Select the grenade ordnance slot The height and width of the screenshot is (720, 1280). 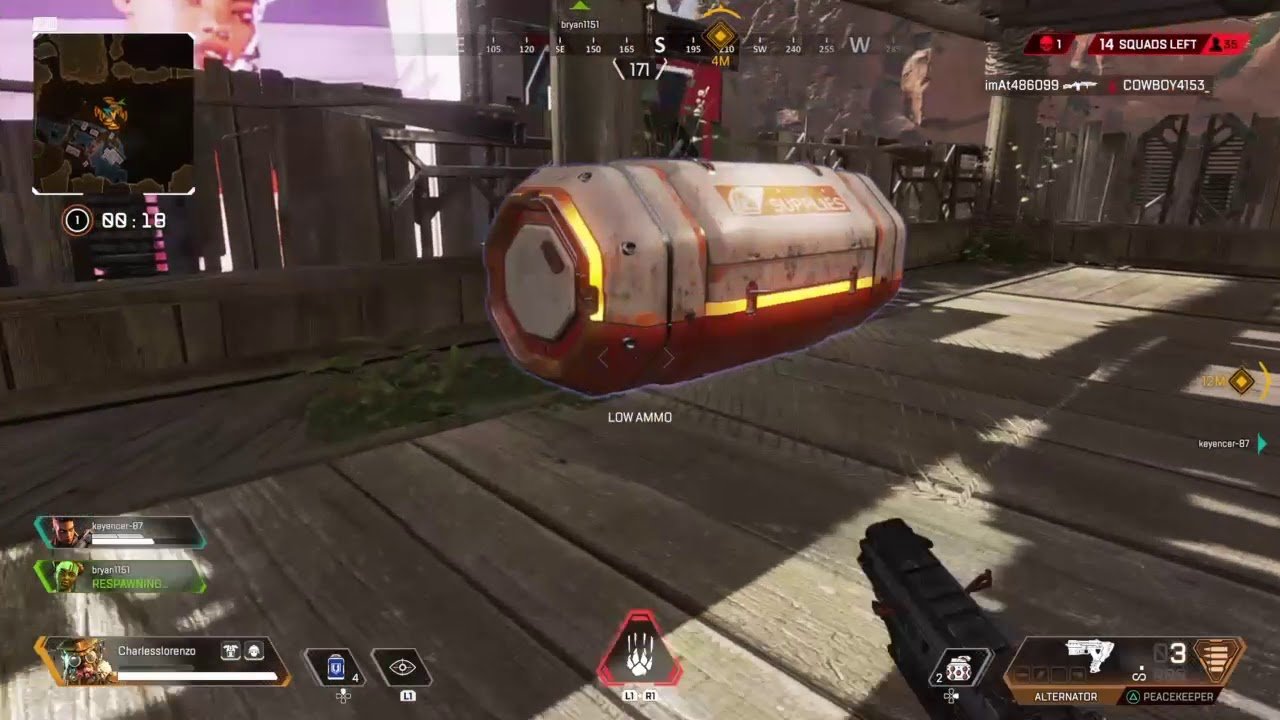pyautogui.click(x=959, y=668)
